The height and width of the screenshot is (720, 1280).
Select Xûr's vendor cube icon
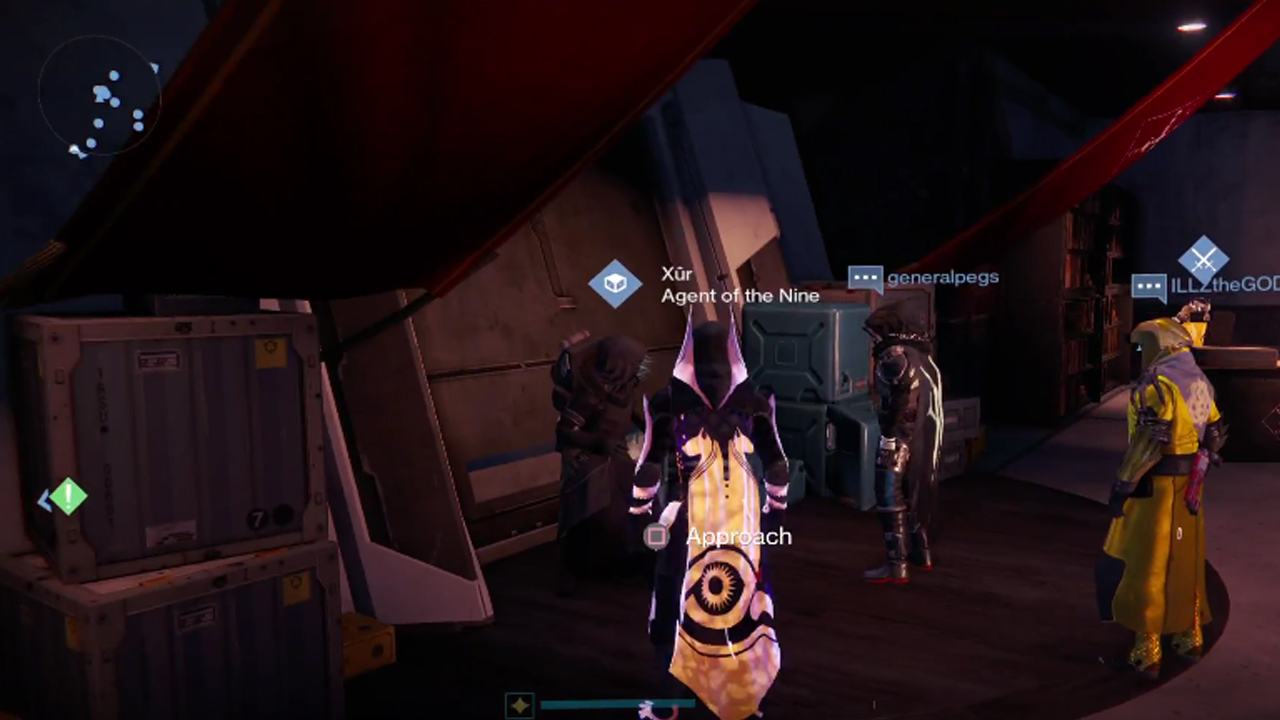(x=615, y=284)
